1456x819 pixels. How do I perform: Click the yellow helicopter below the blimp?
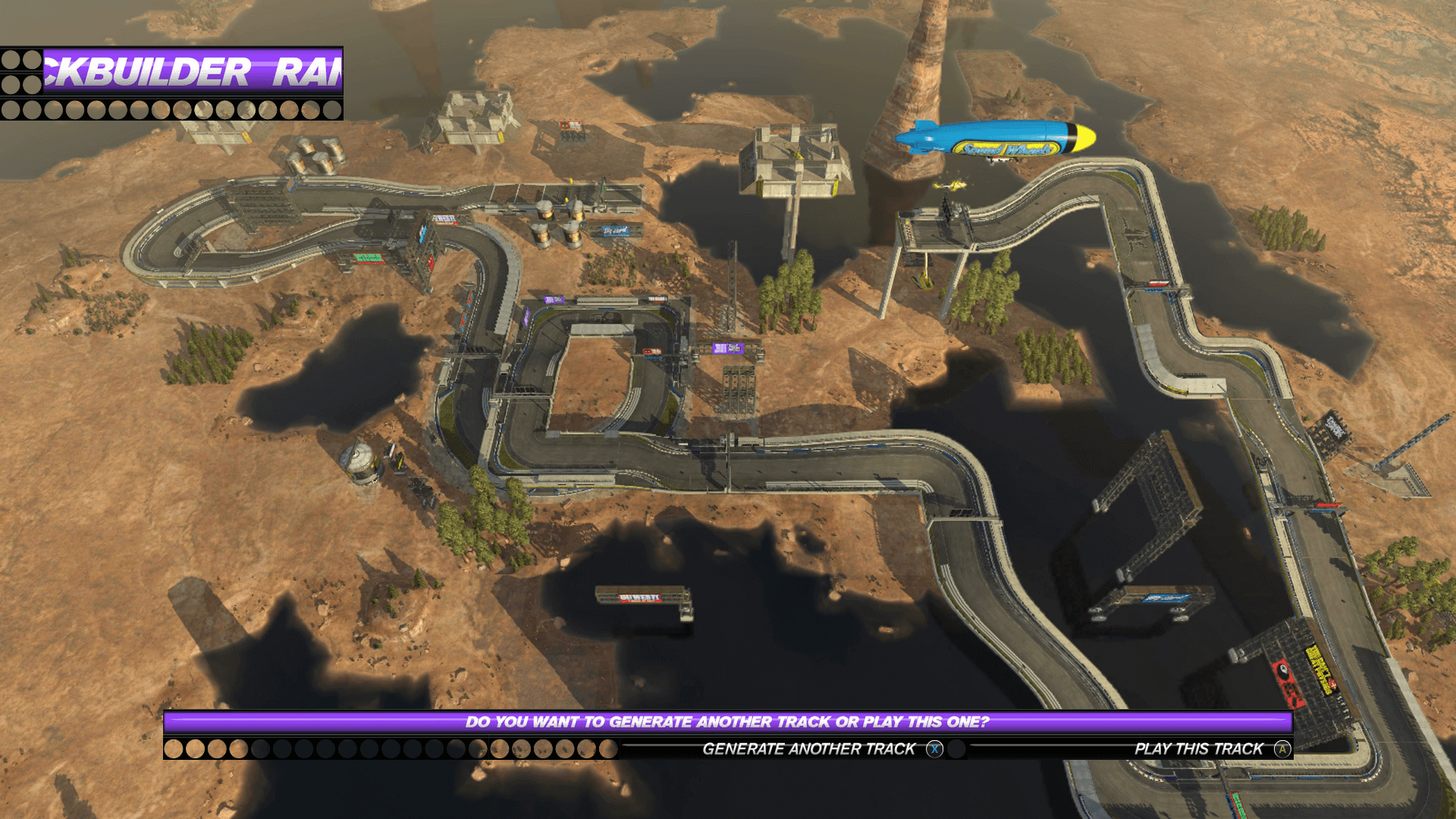point(950,187)
